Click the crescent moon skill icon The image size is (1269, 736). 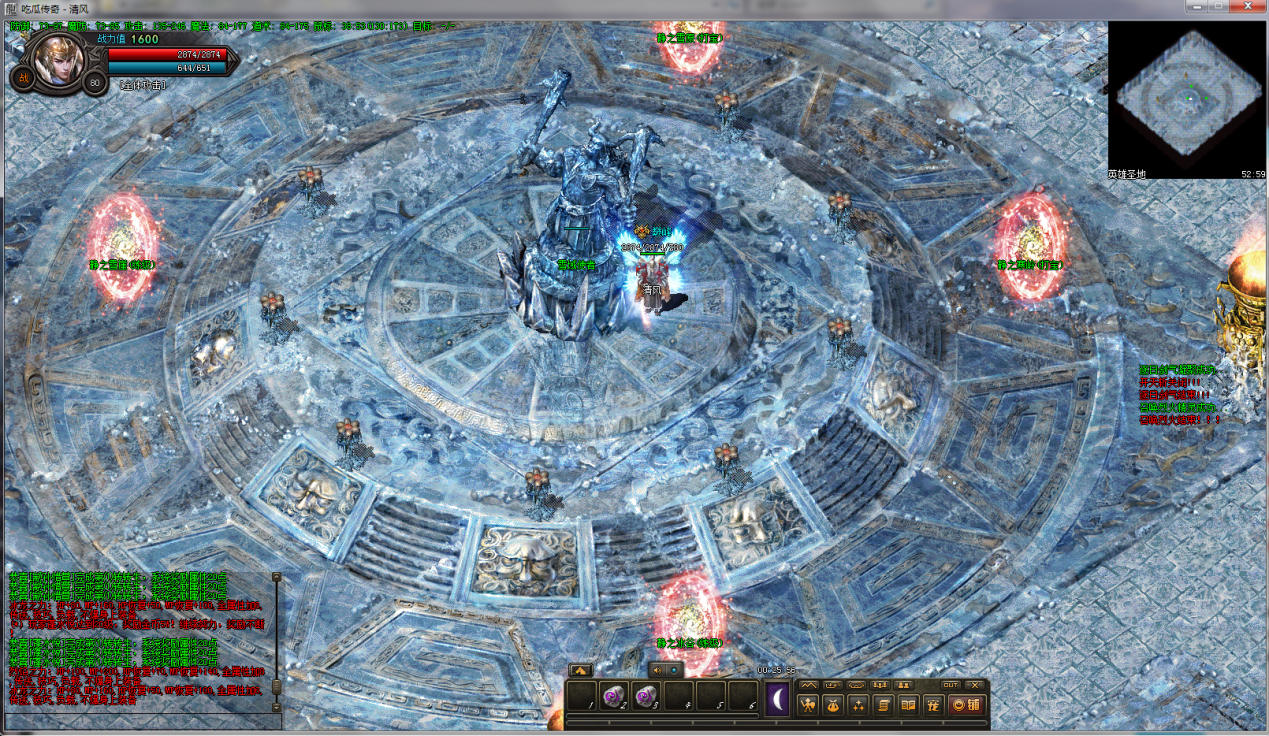tap(778, 698)
